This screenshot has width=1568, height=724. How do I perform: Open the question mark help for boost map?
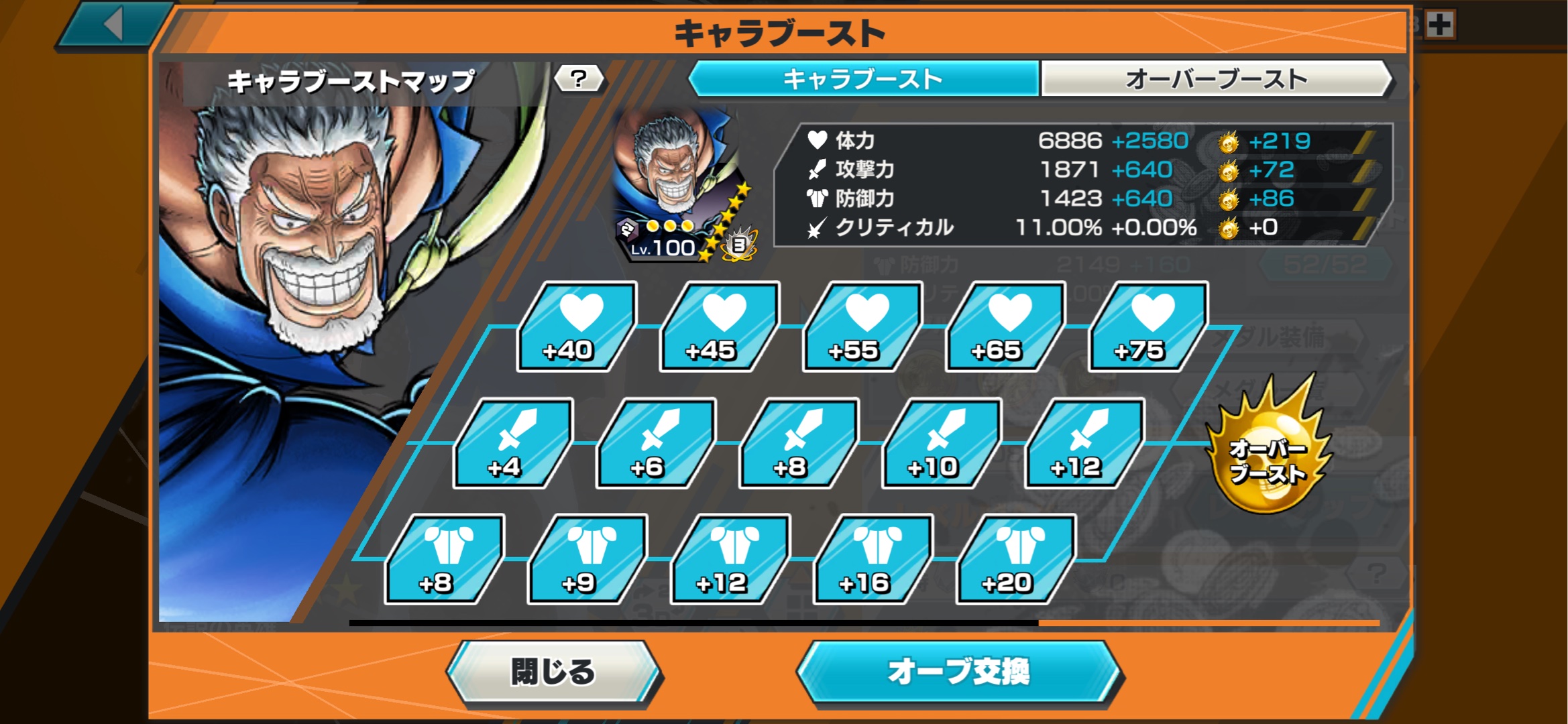point(579,79)
